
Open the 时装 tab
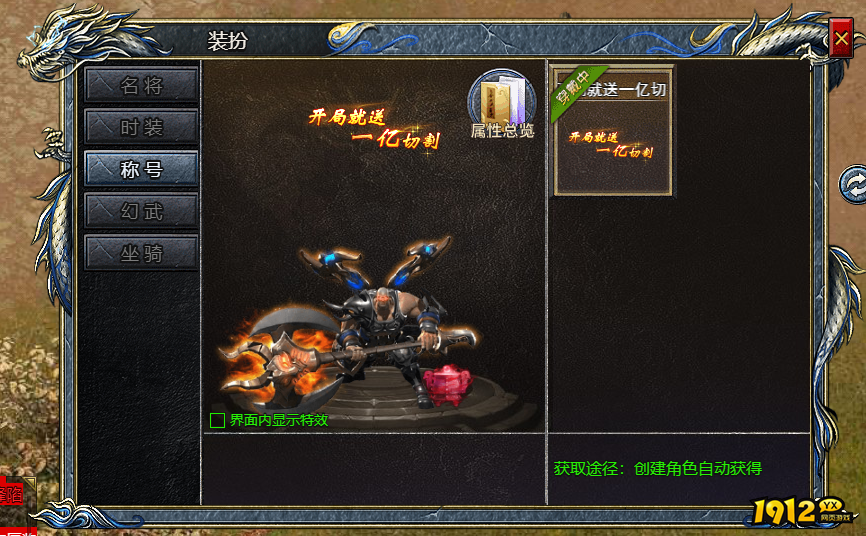(x=141, y=127)
